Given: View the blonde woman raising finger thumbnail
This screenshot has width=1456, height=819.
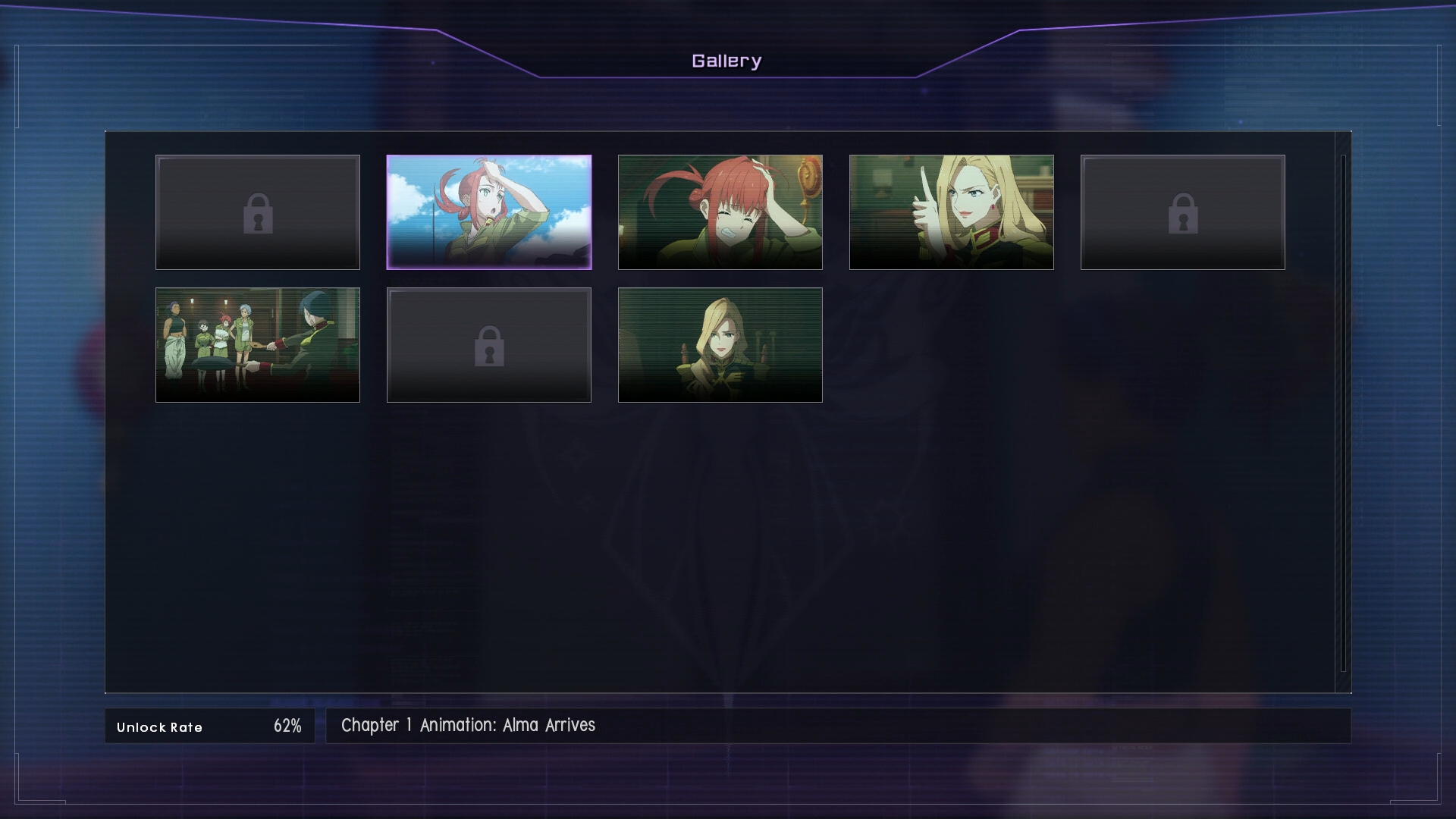Looking at the screenshot, I should (x=951, y=212).
